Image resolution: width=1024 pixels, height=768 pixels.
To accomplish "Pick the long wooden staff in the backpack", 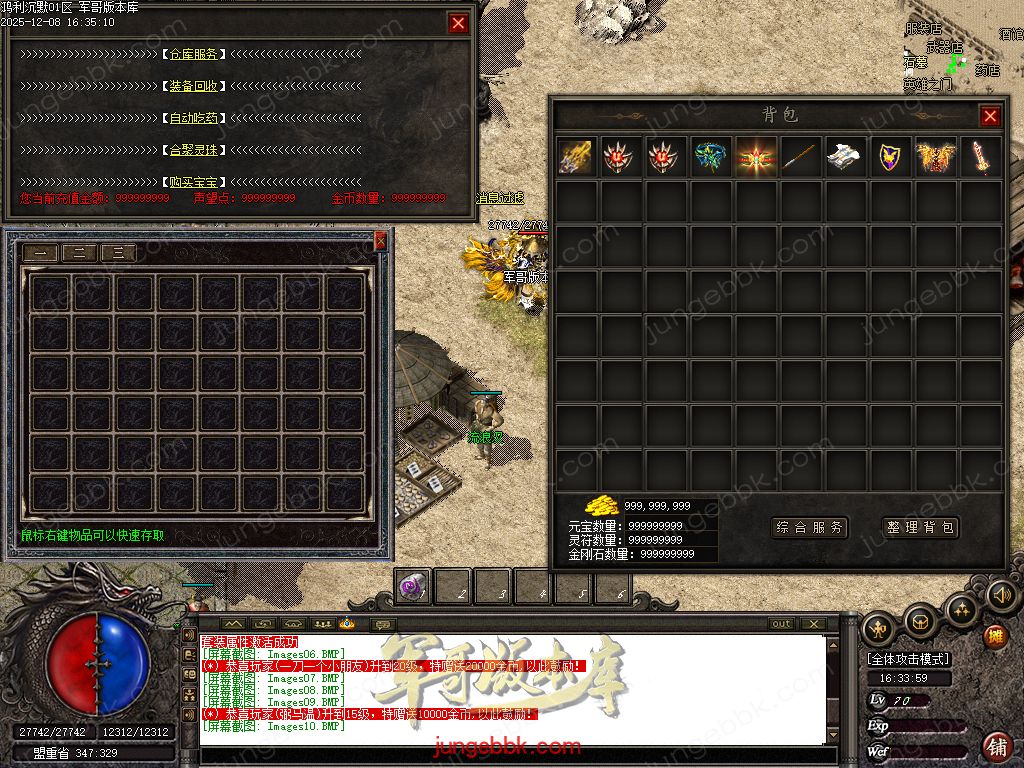I will pyautogui.click(x=800, y=157).
